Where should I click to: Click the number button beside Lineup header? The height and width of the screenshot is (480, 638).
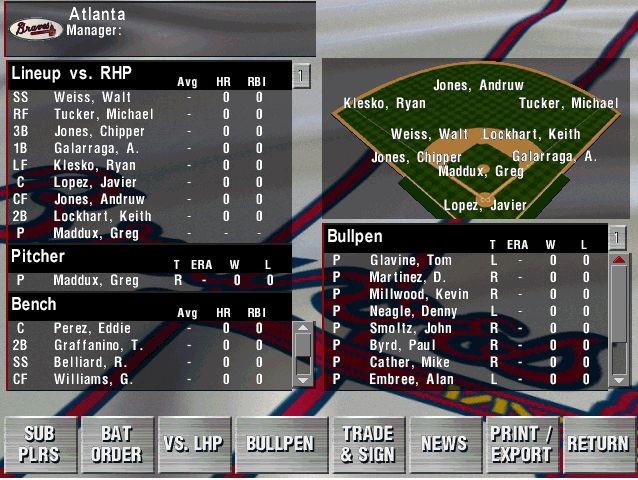302,75
